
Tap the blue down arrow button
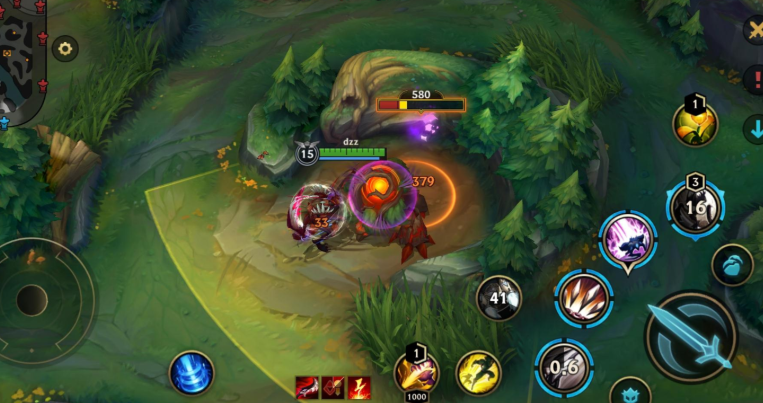click(753, 130)
